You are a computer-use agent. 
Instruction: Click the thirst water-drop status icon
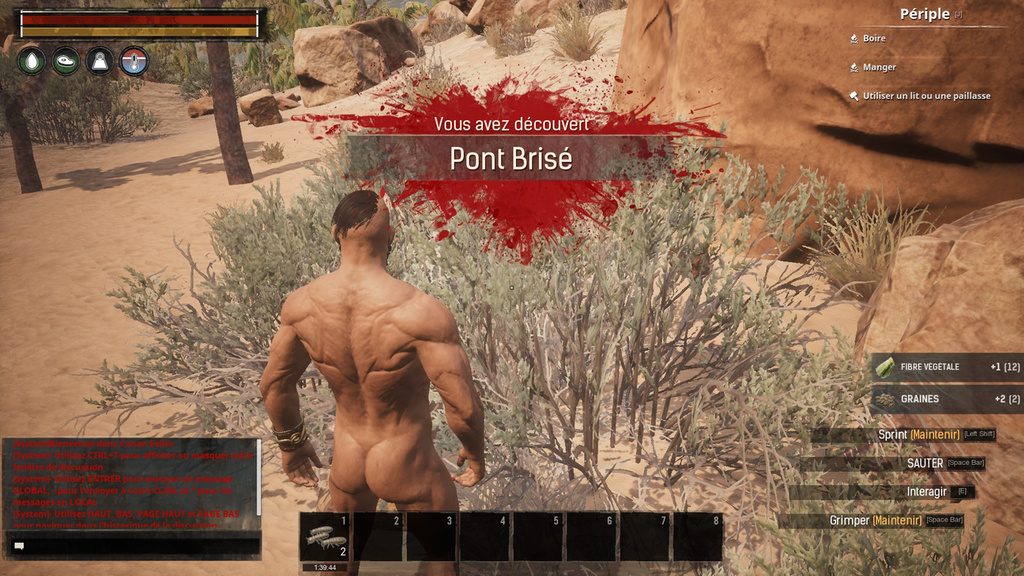click(x=32, y=60)
